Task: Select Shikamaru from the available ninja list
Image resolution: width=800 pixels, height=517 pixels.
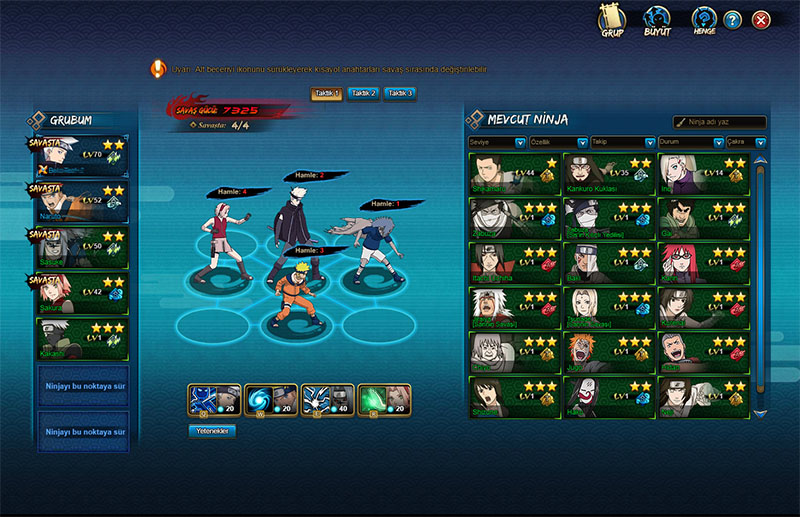Action: point(513,173)
